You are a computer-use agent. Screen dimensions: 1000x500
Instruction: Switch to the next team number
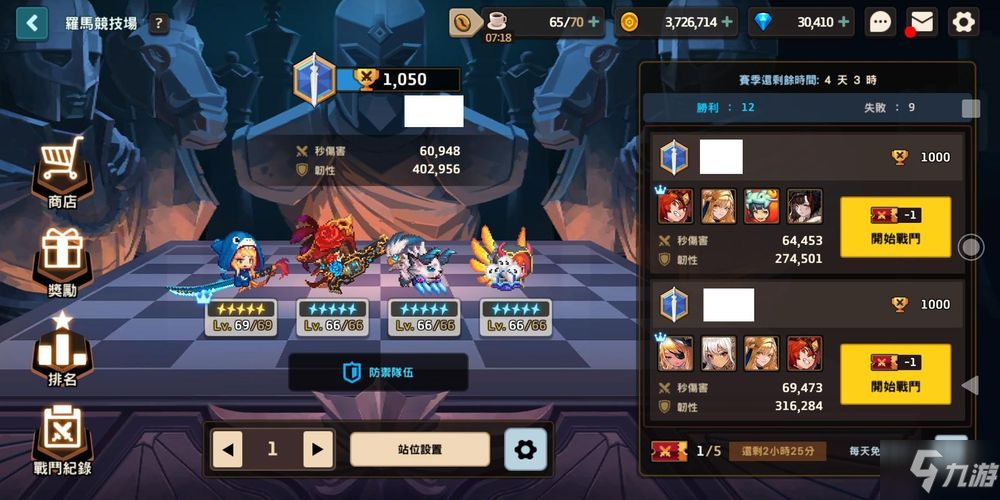click(317, 450)
